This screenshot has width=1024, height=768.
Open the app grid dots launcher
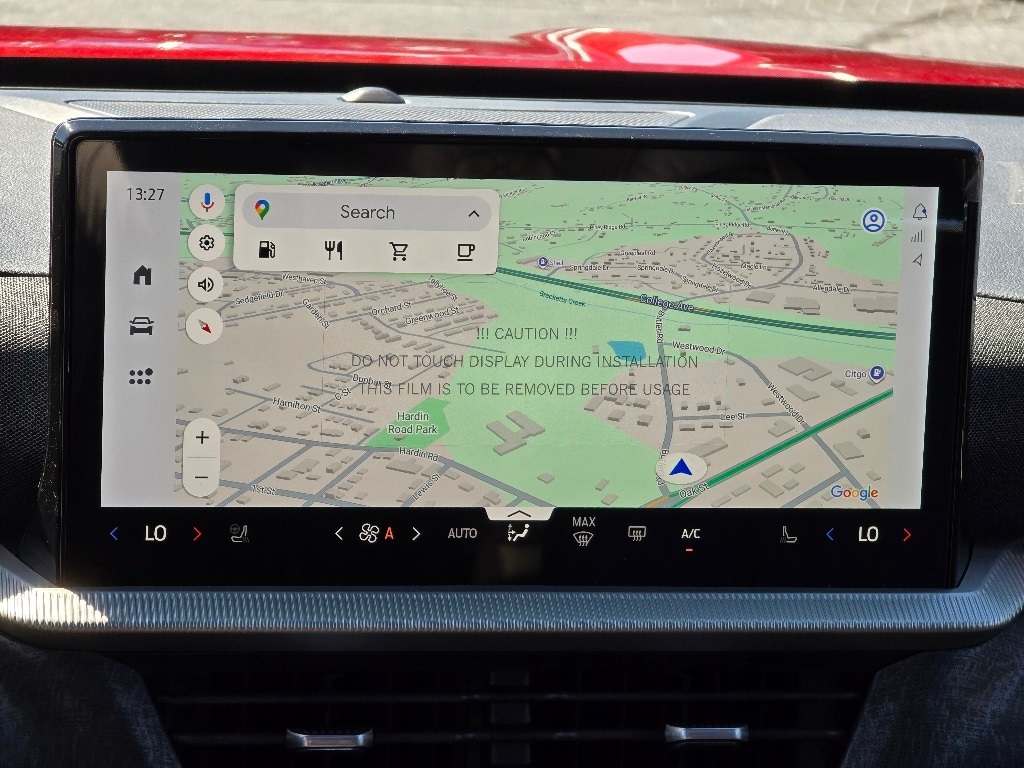tap(141, 376)
